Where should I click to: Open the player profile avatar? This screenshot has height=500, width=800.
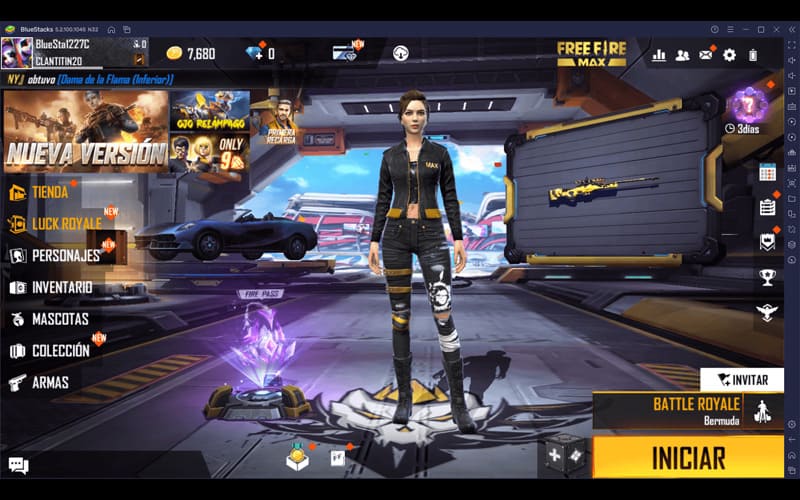(16, 52)
